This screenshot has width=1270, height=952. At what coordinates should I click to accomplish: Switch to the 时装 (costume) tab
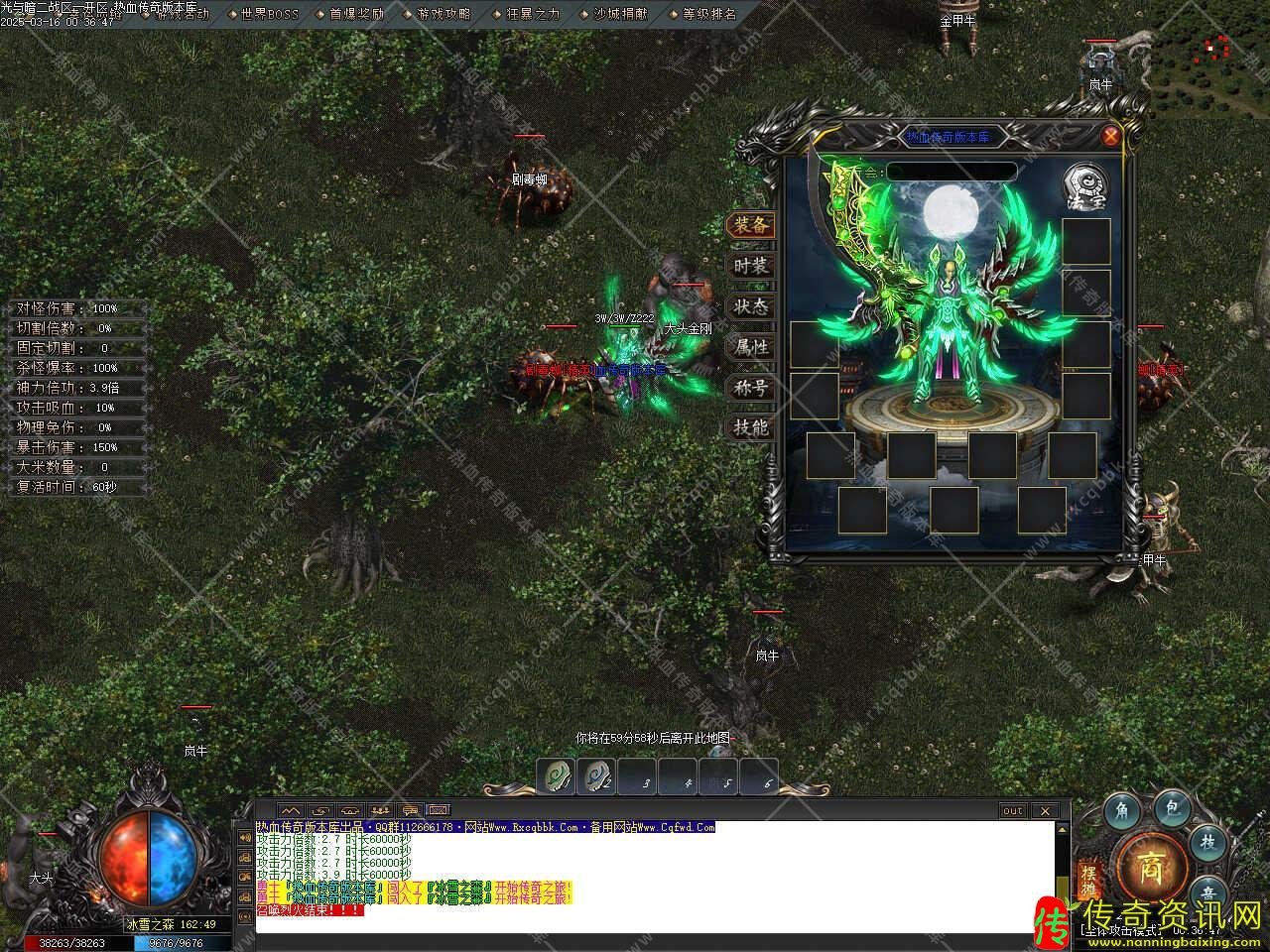[751, 266]
